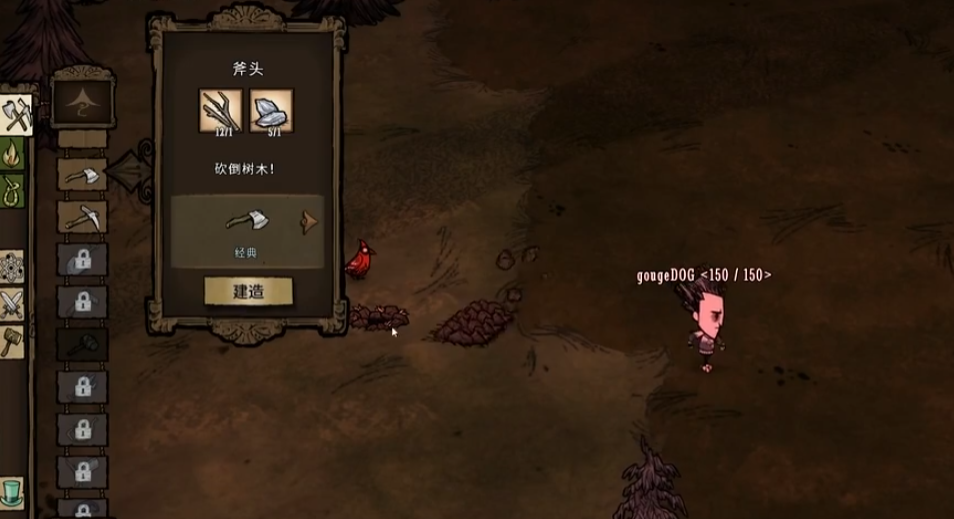Show next axe skin with arrow
The image size is (954, 519).
pos(310,222)
